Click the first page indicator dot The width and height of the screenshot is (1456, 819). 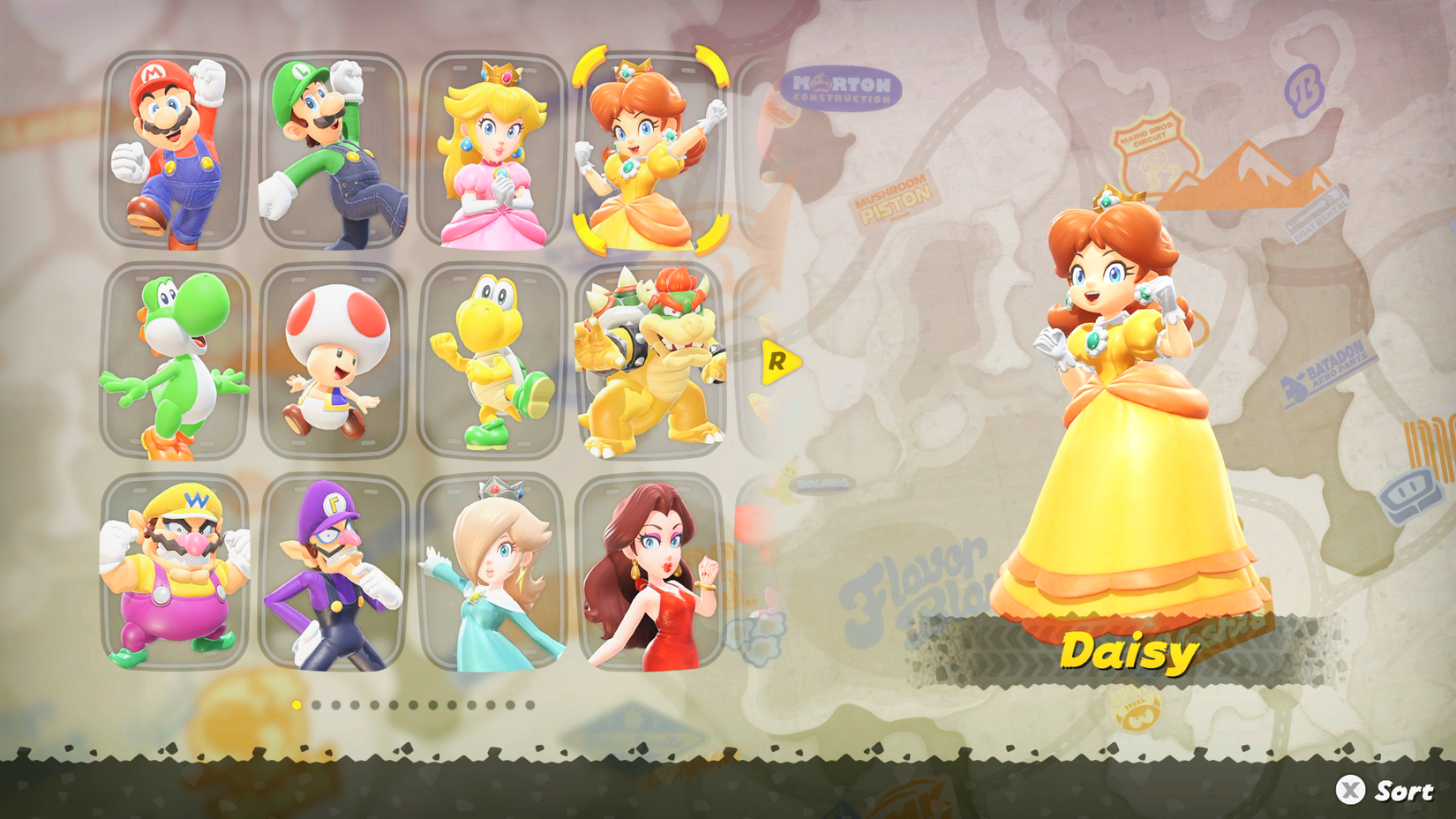296,704
